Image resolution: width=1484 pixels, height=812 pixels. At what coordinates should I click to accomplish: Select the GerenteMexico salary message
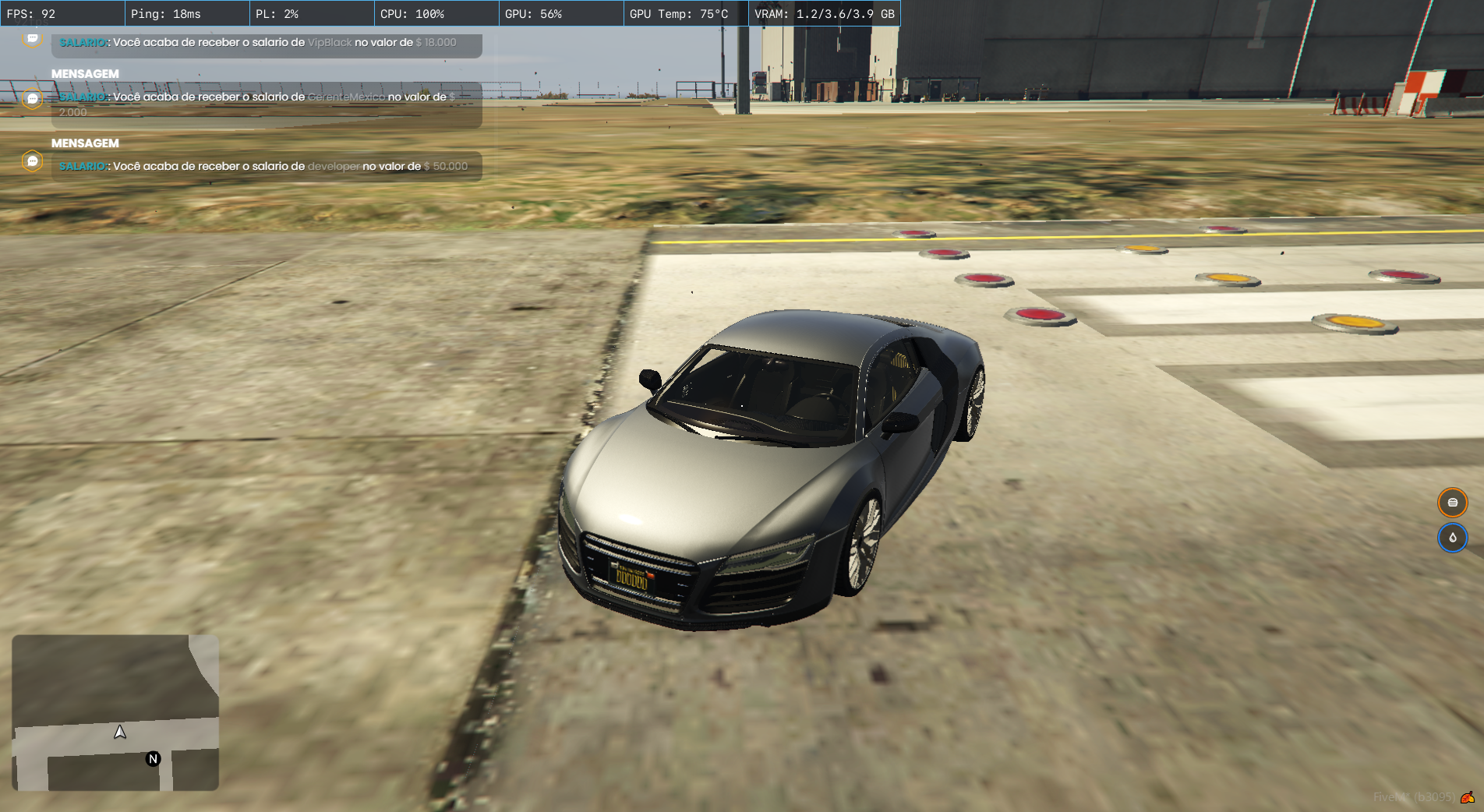[267, 104]
